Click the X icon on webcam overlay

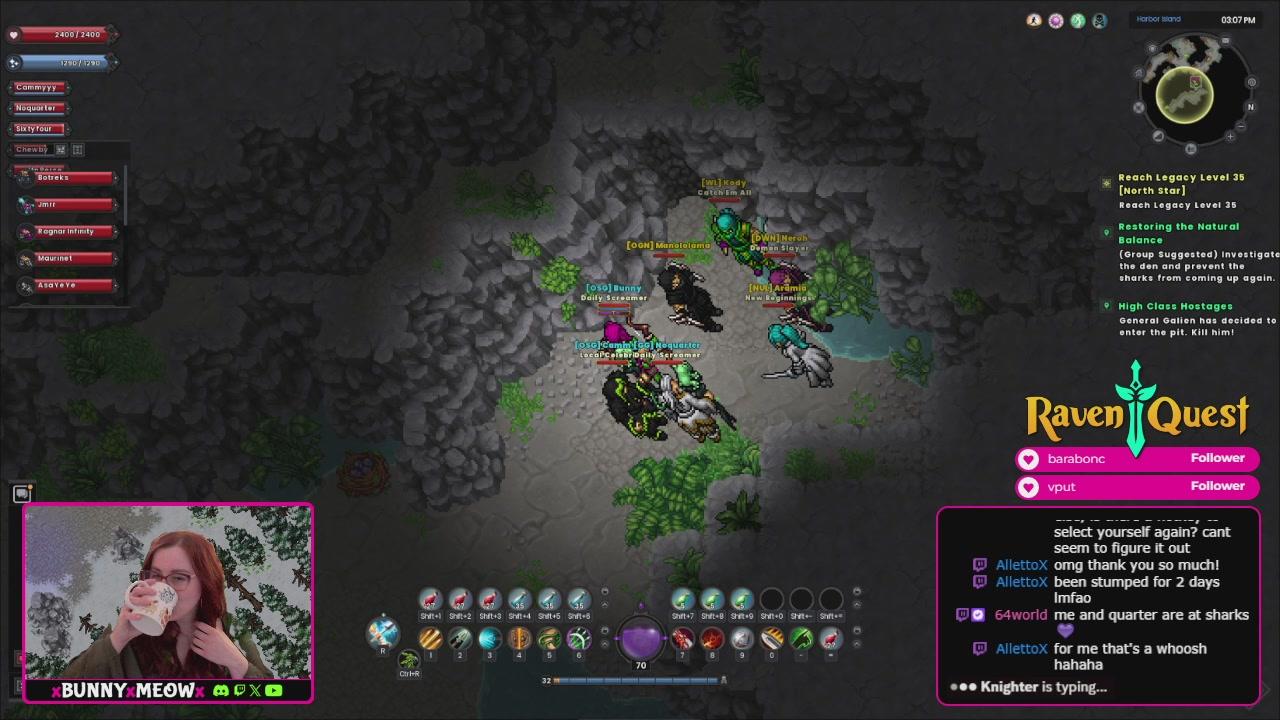coord(255,690)
